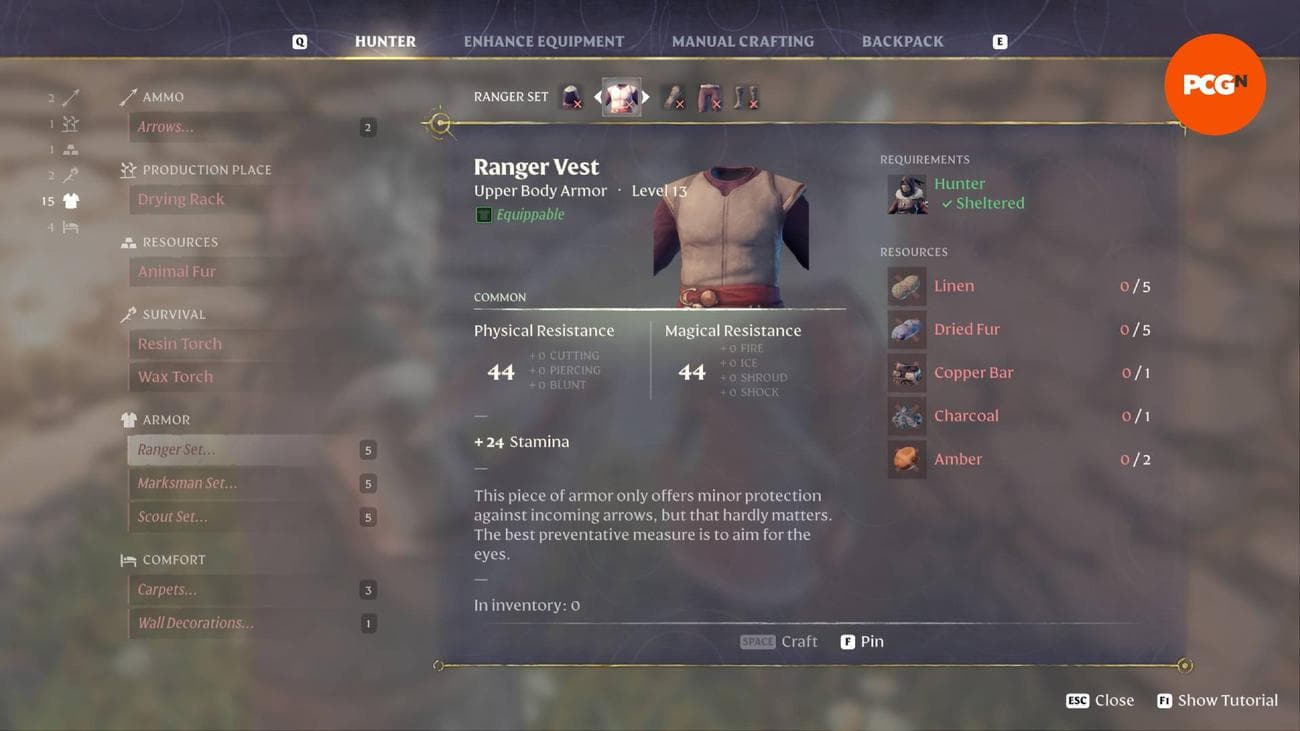The height and width of the screenshot is (731, 1300).
Task: Pin the Ranger Vest recipe
Action: 861,641
